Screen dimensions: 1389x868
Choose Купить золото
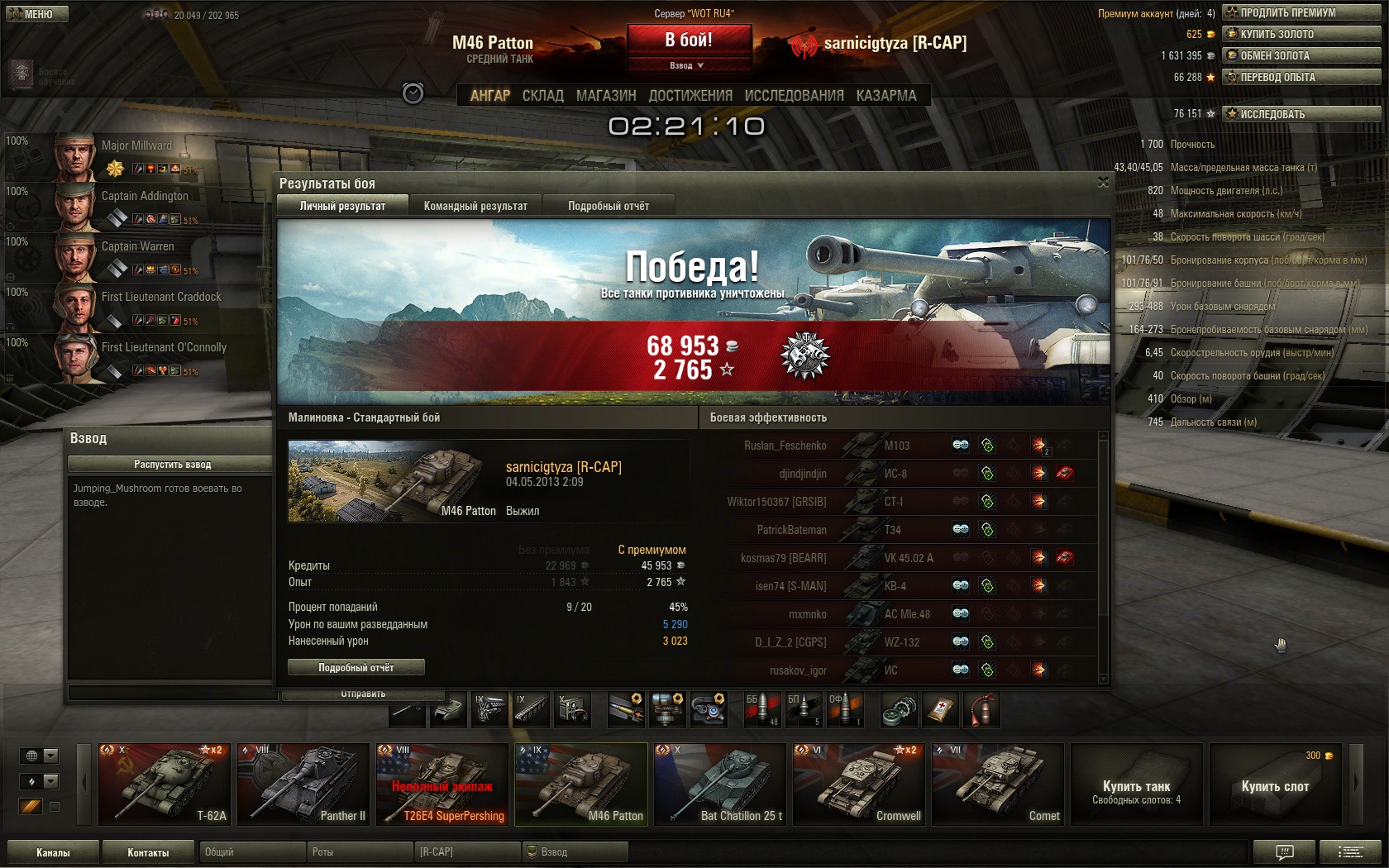point(1301,34)
